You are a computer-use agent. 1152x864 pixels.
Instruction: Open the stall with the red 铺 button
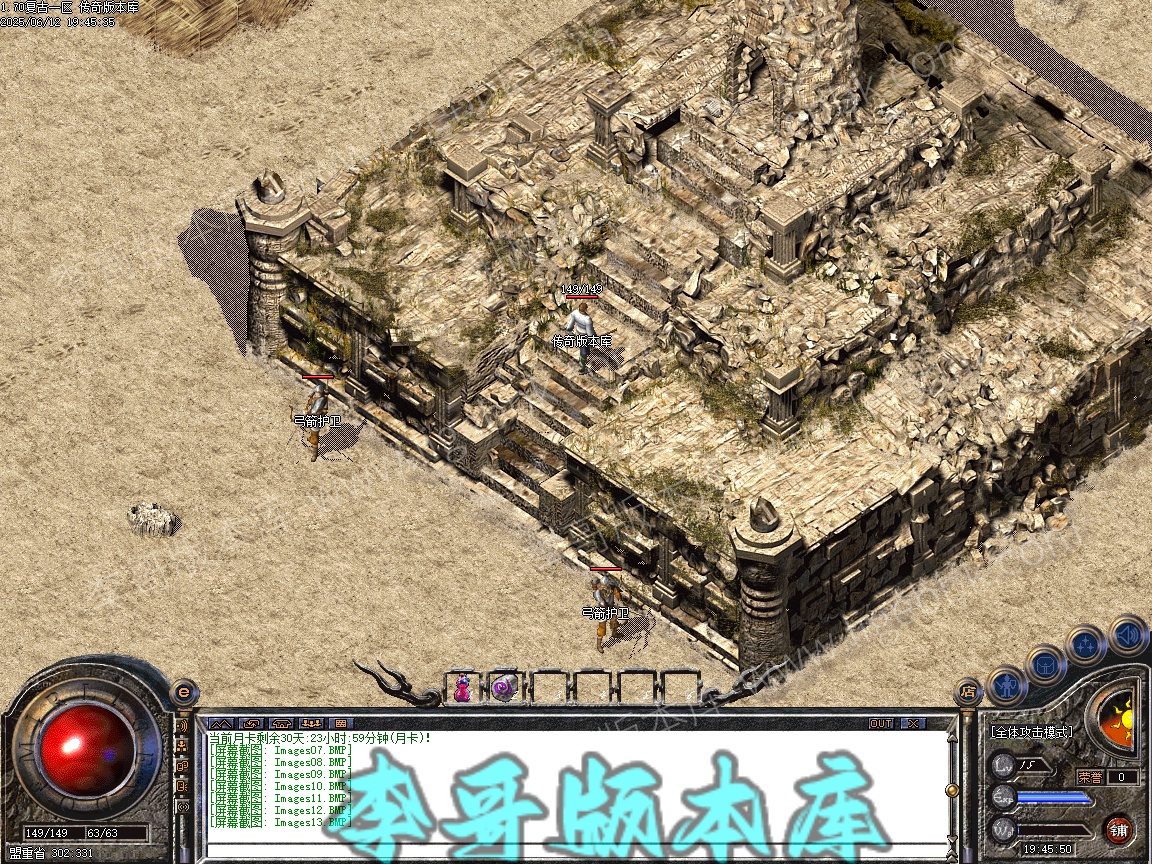click(x=1119, y=830)
